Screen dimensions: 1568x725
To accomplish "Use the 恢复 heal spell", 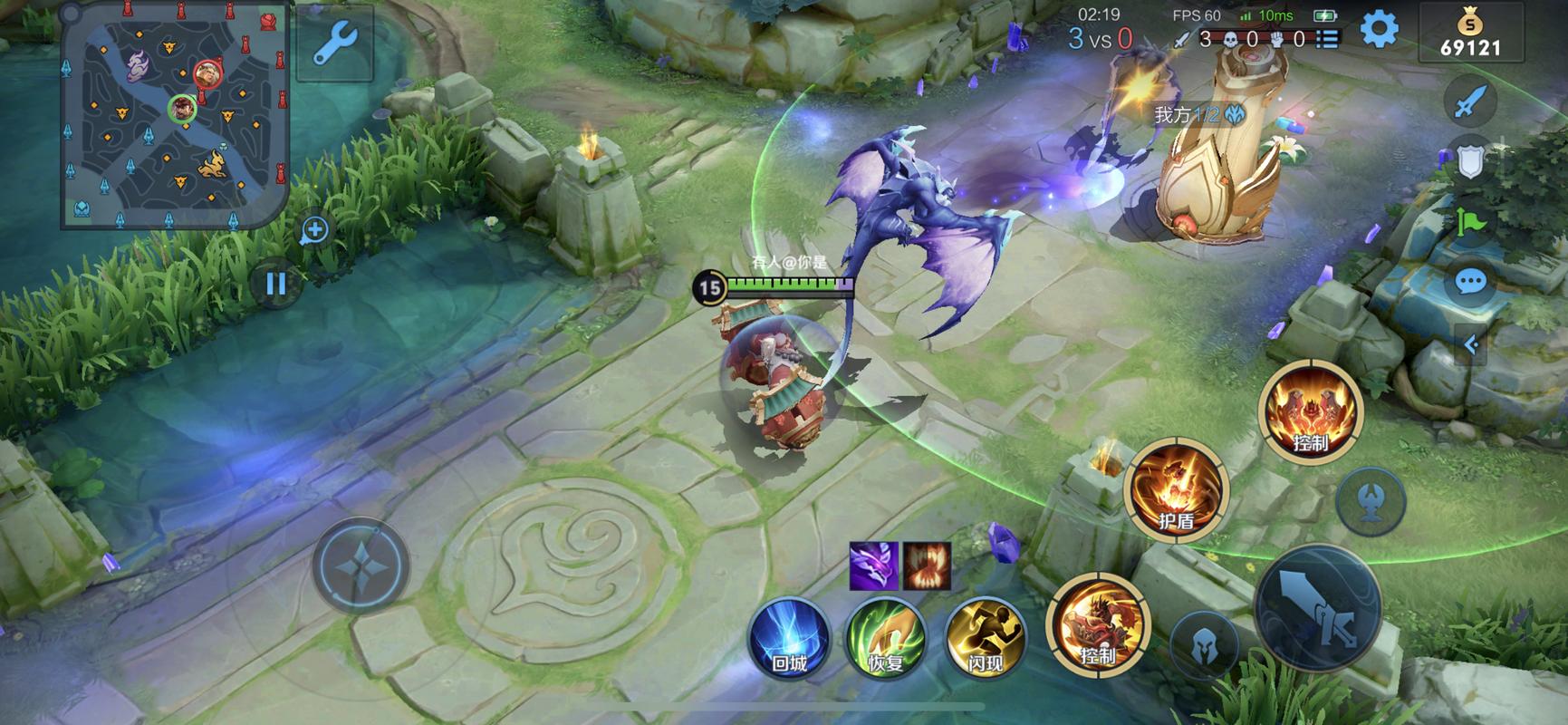I will coord(886,638).
